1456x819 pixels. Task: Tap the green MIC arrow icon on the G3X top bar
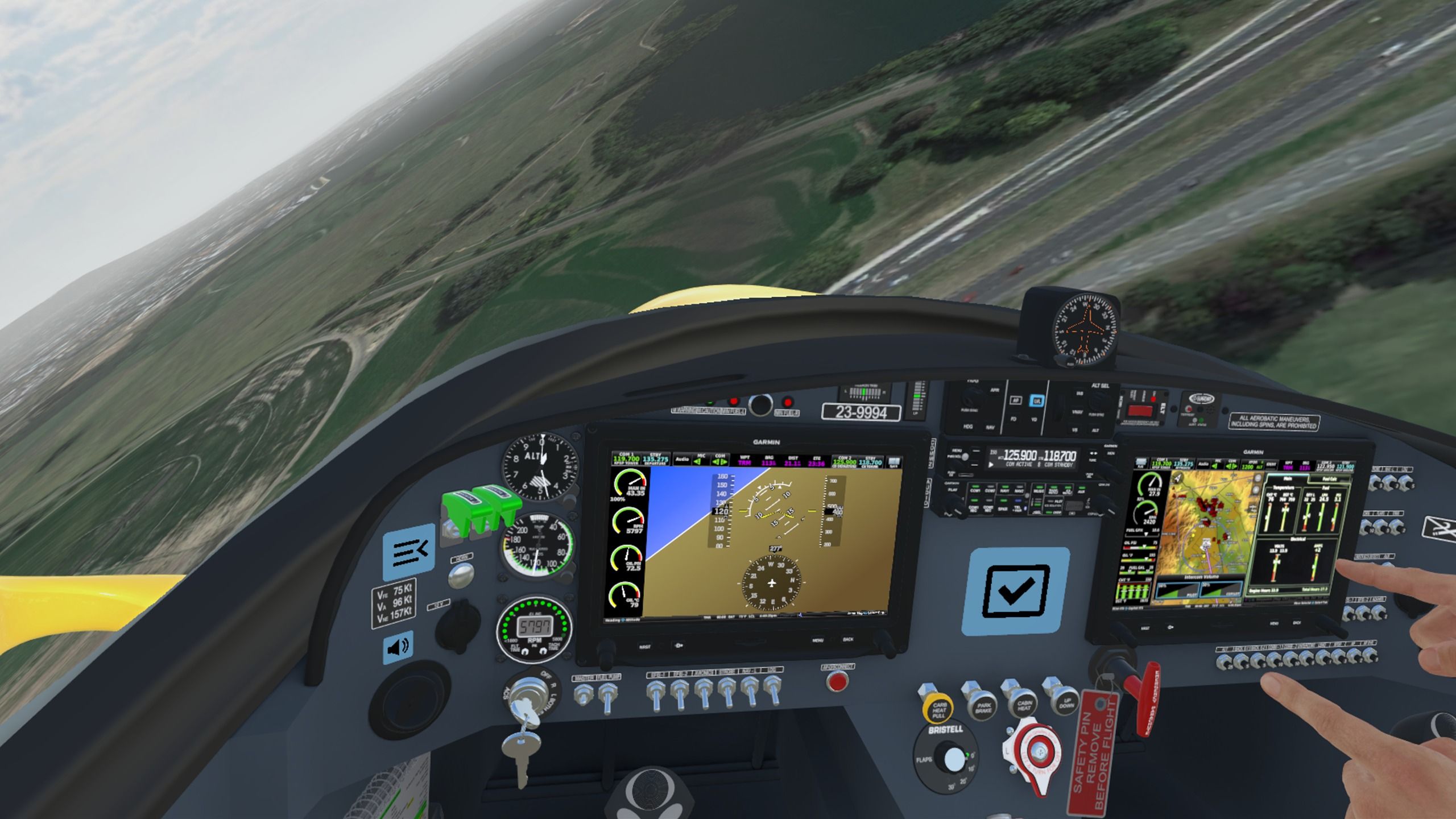pos(697,462)
